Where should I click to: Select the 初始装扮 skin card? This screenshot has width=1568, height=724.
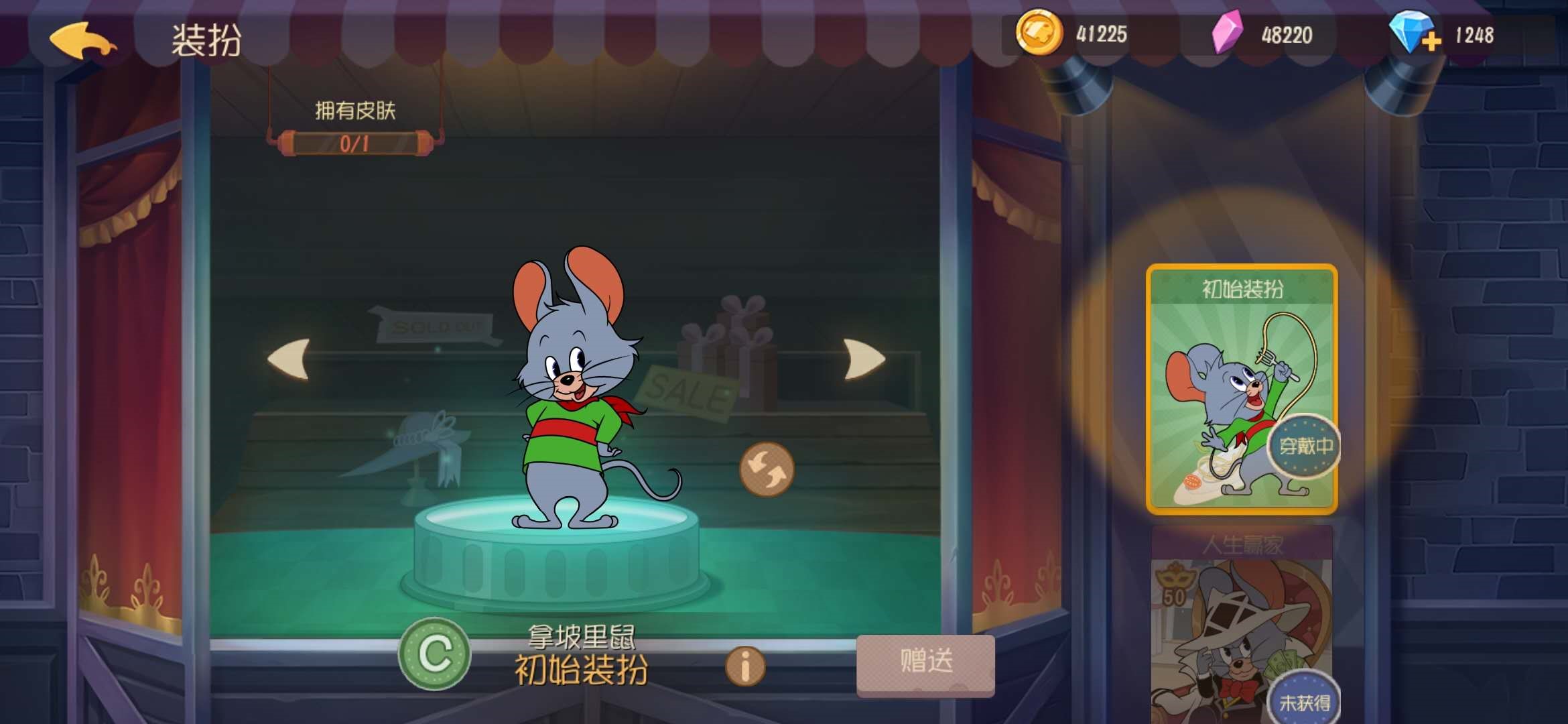pyautogui.click(x=1241, y=389)
